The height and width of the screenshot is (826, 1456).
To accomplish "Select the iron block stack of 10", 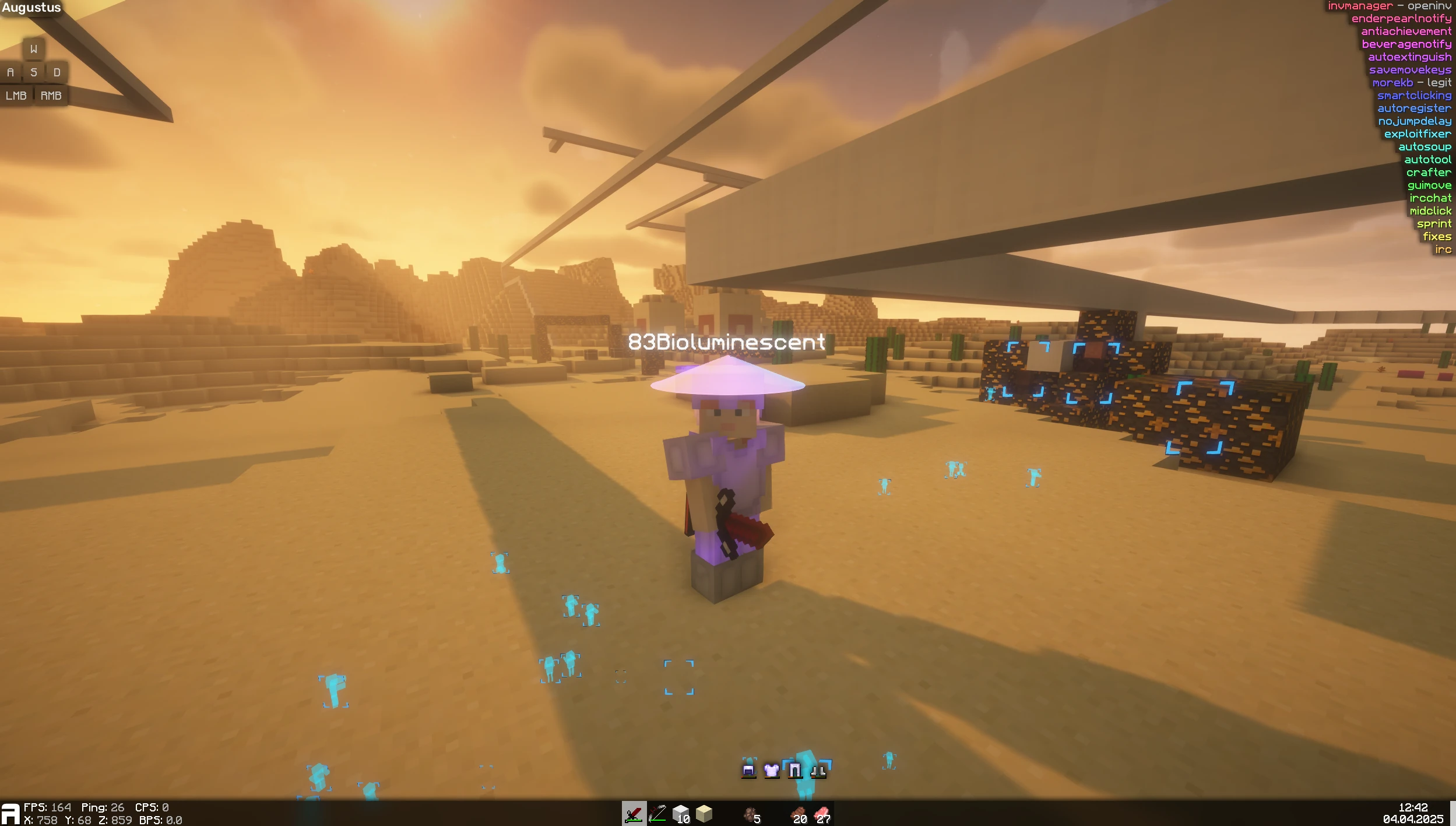I will coord(681,814).
